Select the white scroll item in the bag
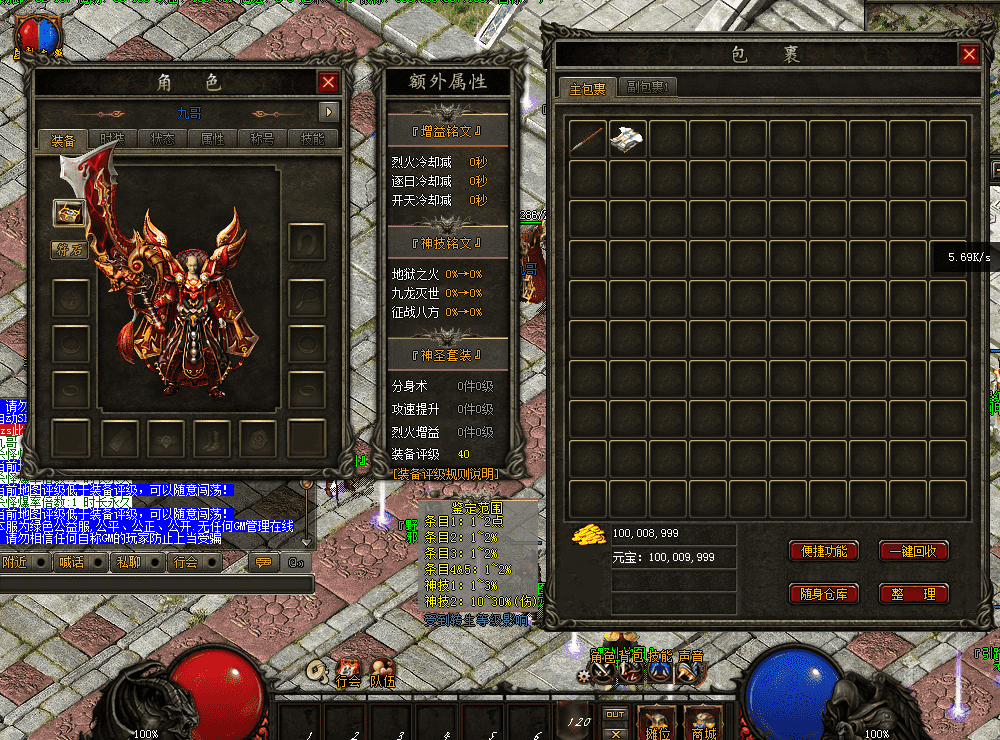1000x740 pixels. 629,138
